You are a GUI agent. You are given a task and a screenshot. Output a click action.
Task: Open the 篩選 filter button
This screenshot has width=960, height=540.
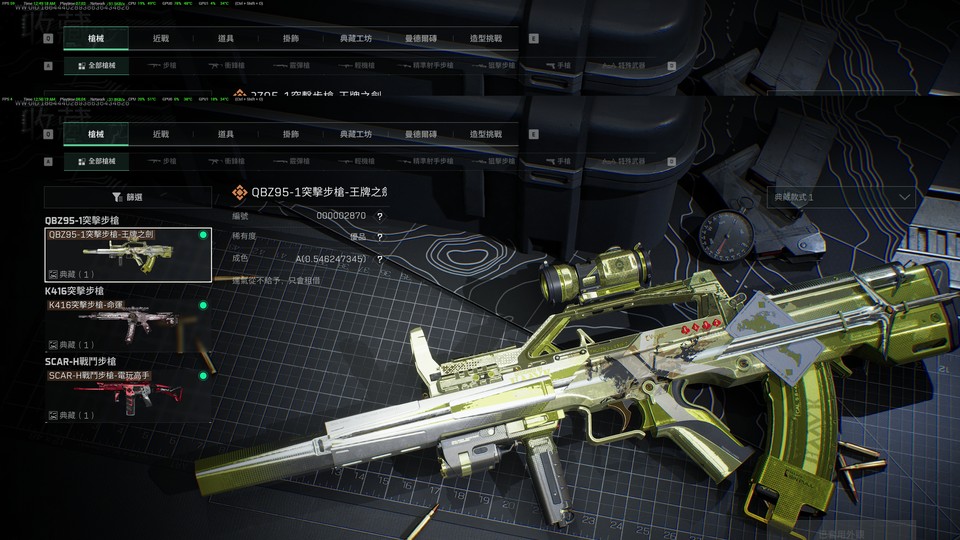coord(128,198)
